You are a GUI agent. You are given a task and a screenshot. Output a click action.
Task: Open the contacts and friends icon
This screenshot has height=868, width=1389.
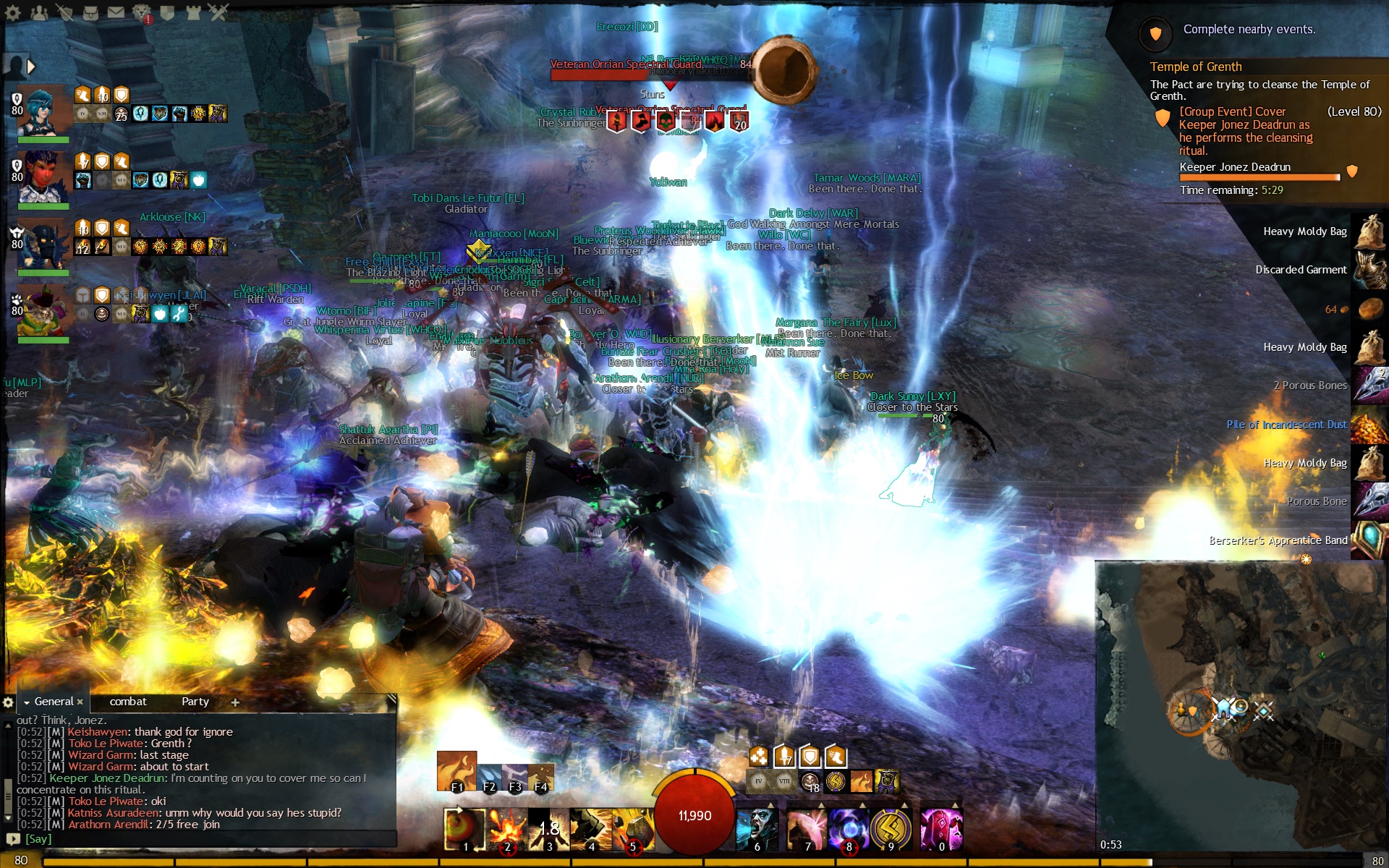tap(39, 12)
